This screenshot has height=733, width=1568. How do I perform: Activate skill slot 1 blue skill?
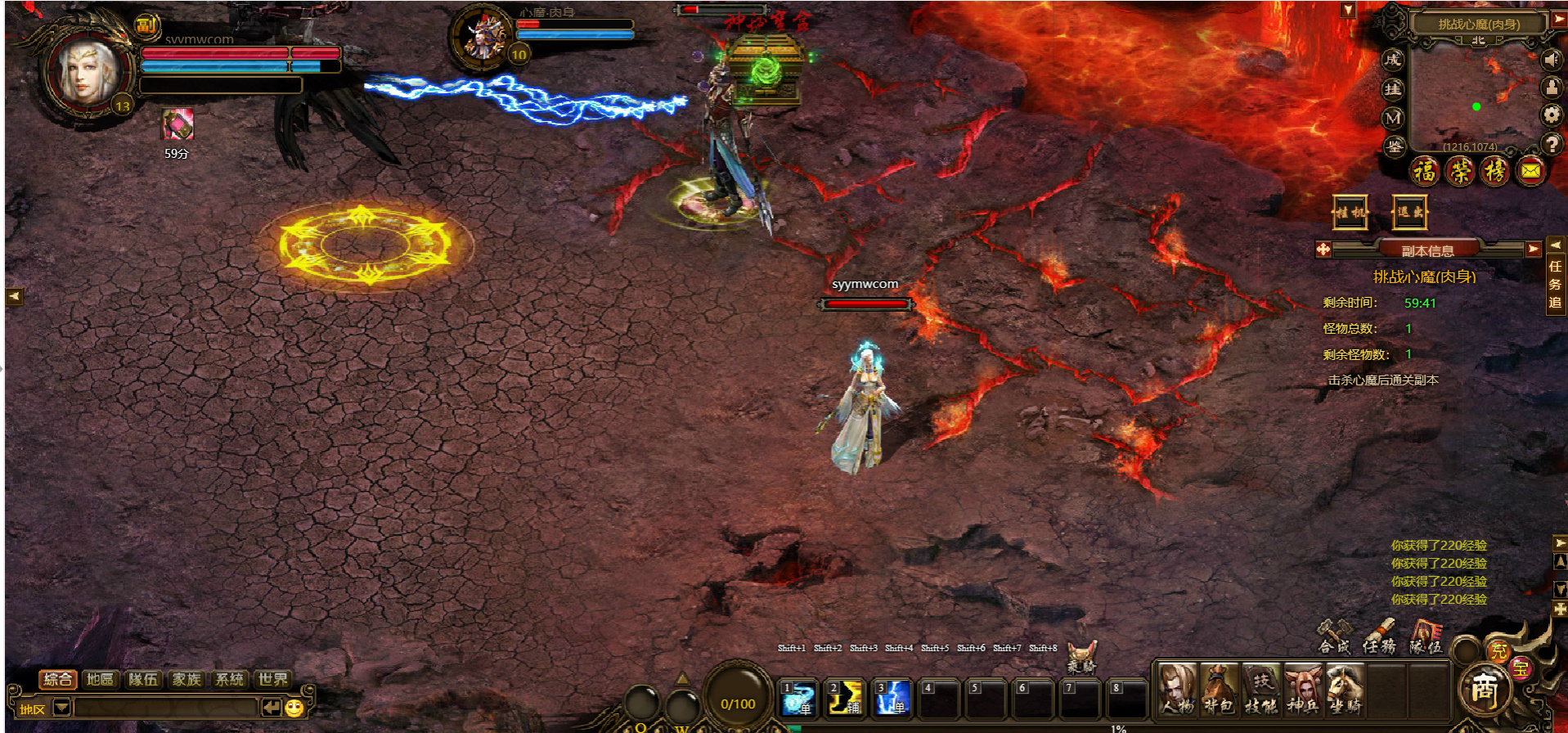797,698
